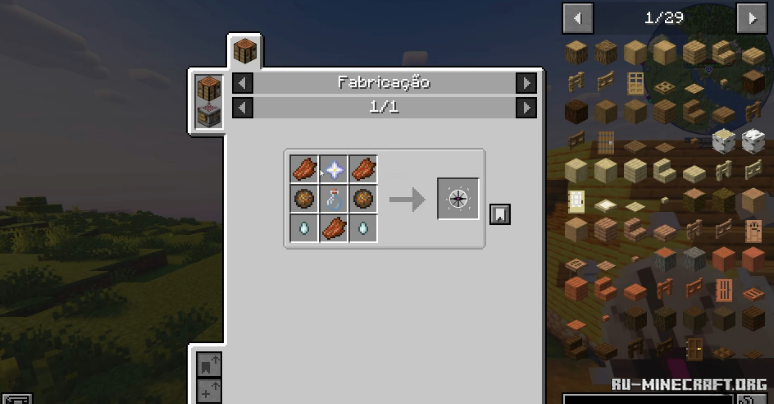Go to the previous recipe category
The width and height of the screenshot is (774, 404).
243,83
